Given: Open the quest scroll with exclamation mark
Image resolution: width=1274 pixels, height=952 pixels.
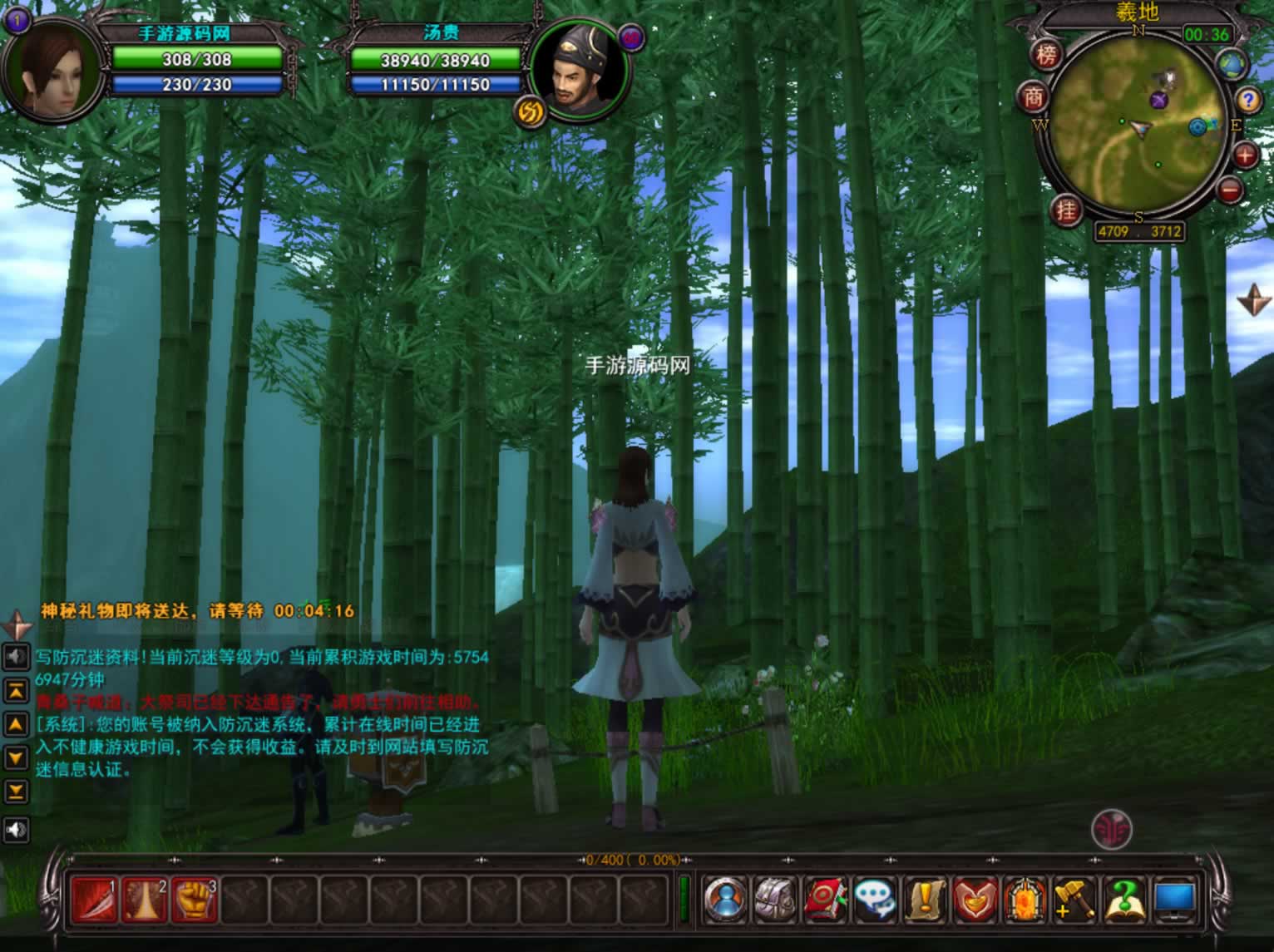Looking at the screenshot, I should click(x=925, y=900).
